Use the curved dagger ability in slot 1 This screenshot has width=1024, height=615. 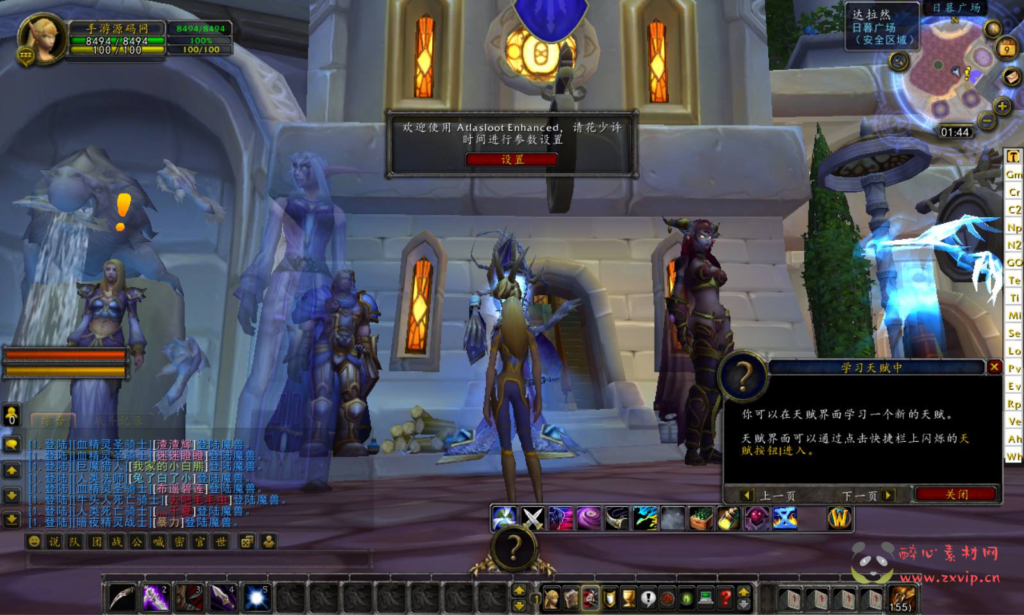click(121, 597)
